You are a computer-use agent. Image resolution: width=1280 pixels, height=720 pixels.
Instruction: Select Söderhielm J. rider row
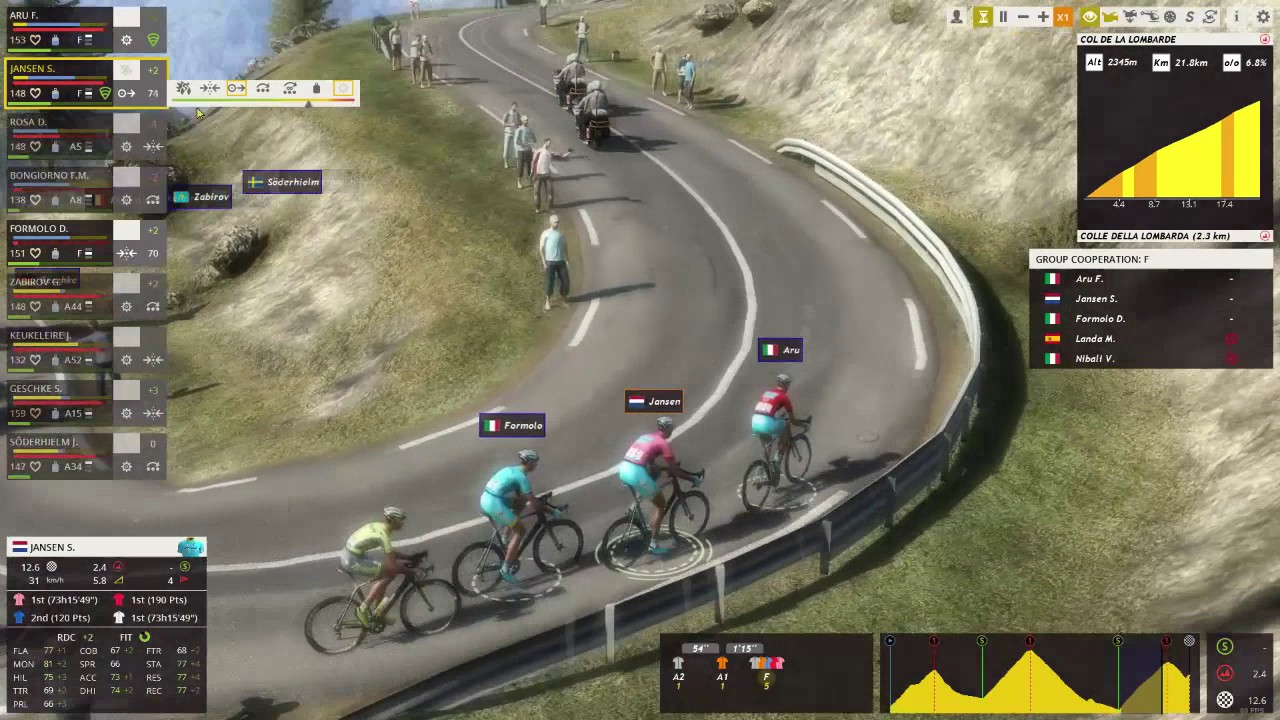point(60,442)
